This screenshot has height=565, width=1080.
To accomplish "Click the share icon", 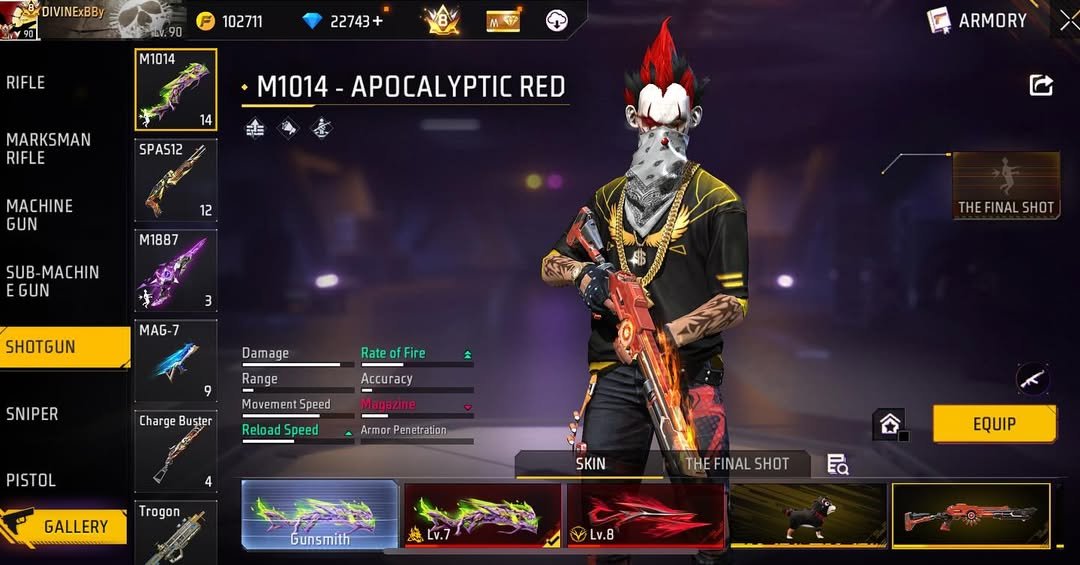I will (x=1041, y=86).
